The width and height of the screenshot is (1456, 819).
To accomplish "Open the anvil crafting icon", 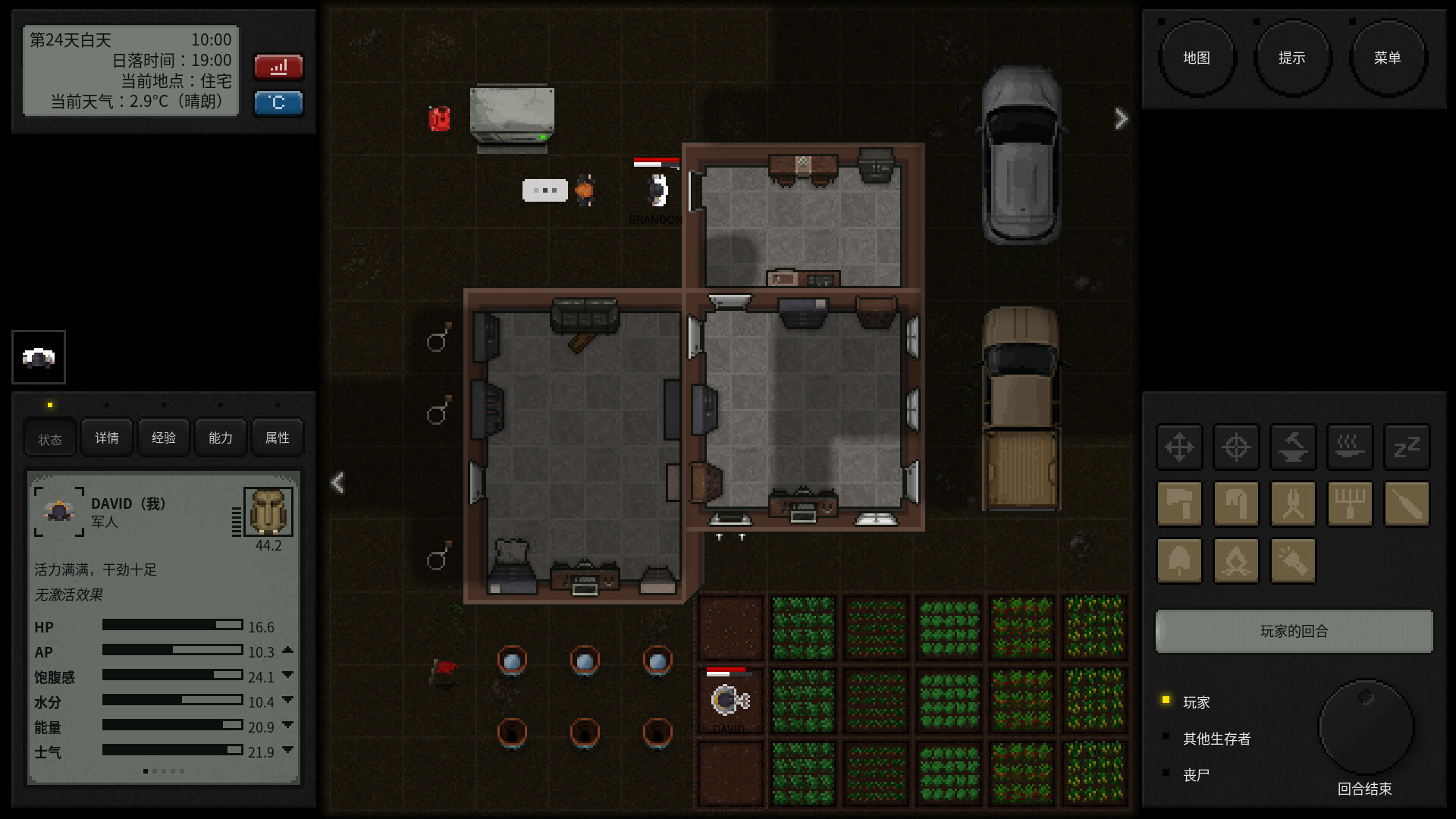I will (x=1293, y=447).
